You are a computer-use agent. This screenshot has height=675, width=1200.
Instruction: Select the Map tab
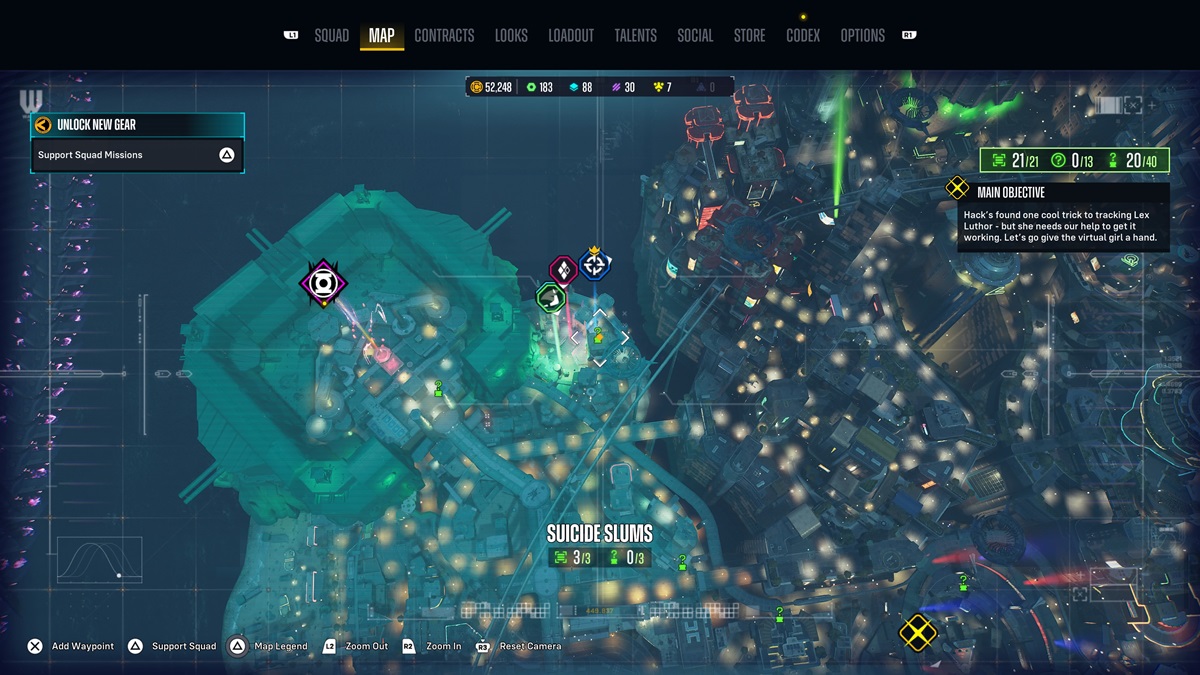coord(381,36)
